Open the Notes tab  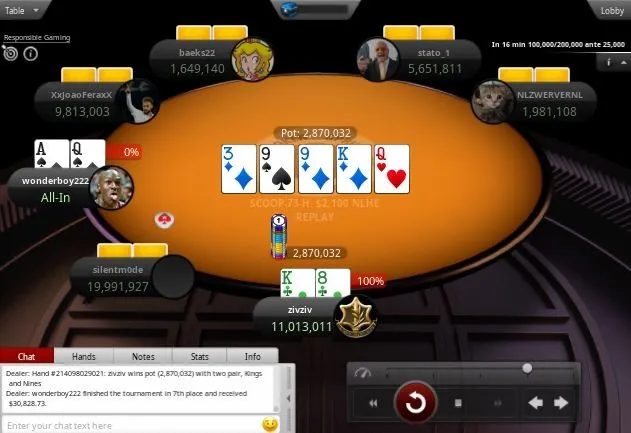click(143, 356)
